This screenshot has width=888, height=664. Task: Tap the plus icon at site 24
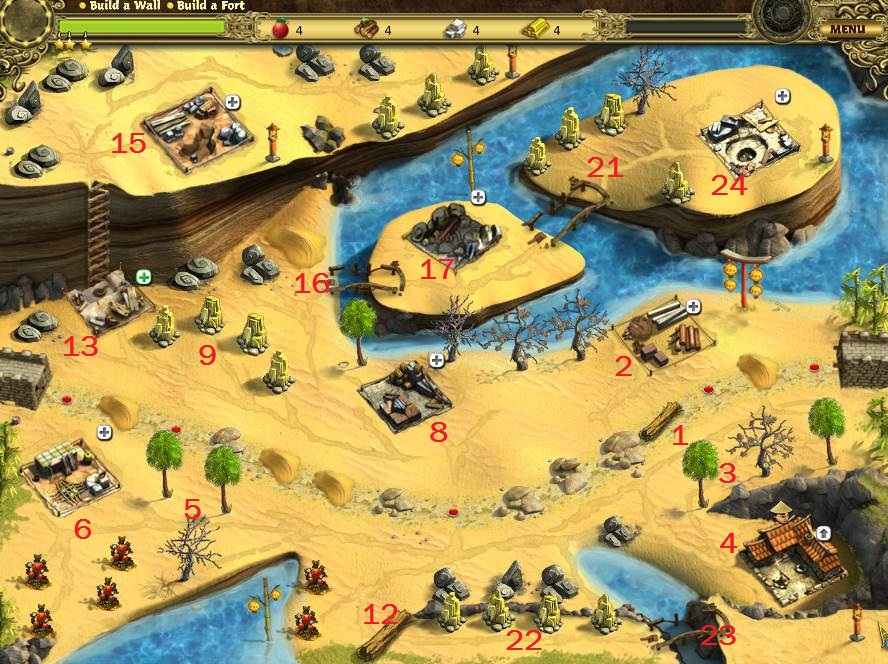782,96
